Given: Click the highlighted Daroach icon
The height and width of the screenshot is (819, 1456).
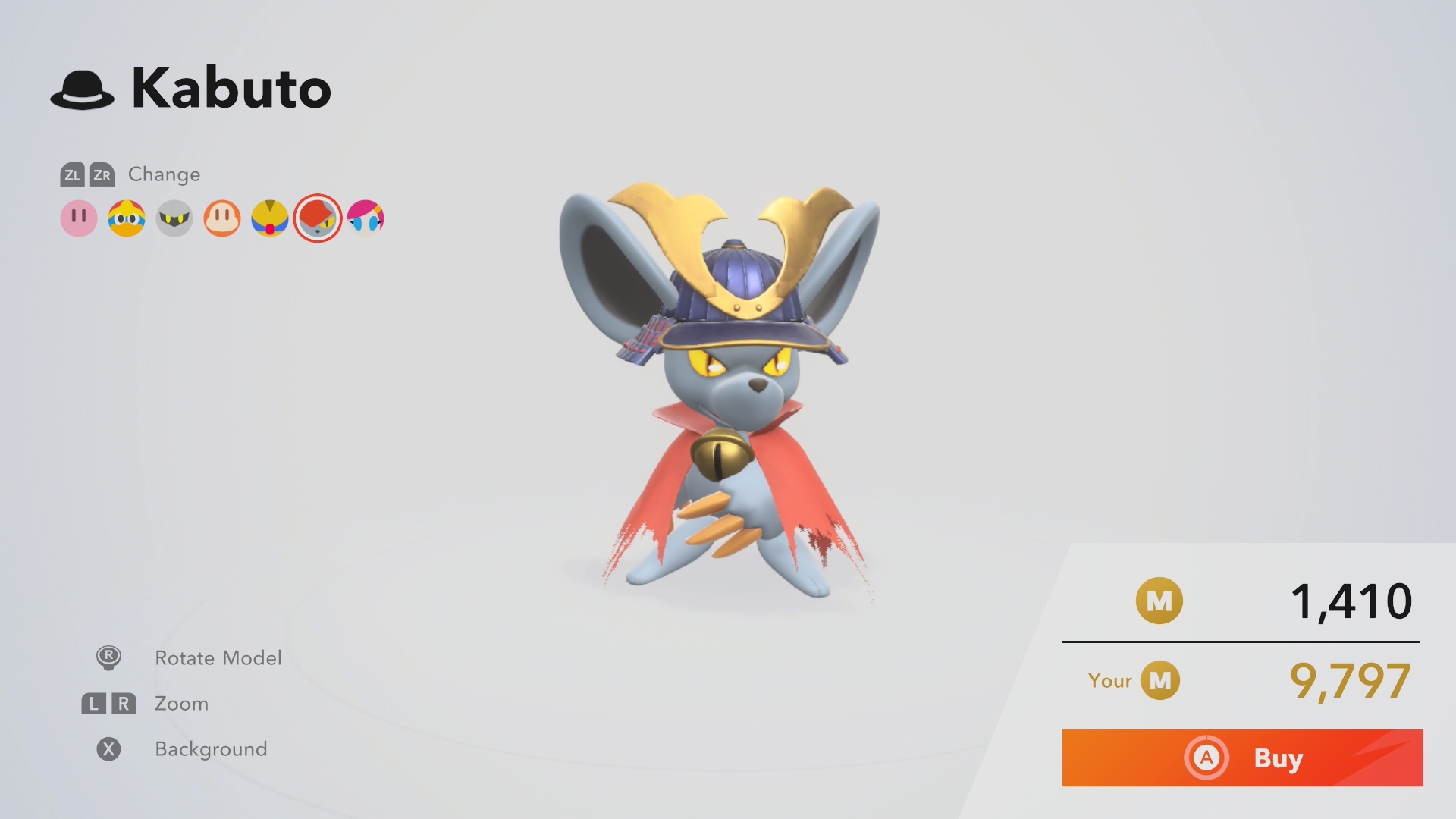Looking at the screenshot, I should tap(318, 218).
